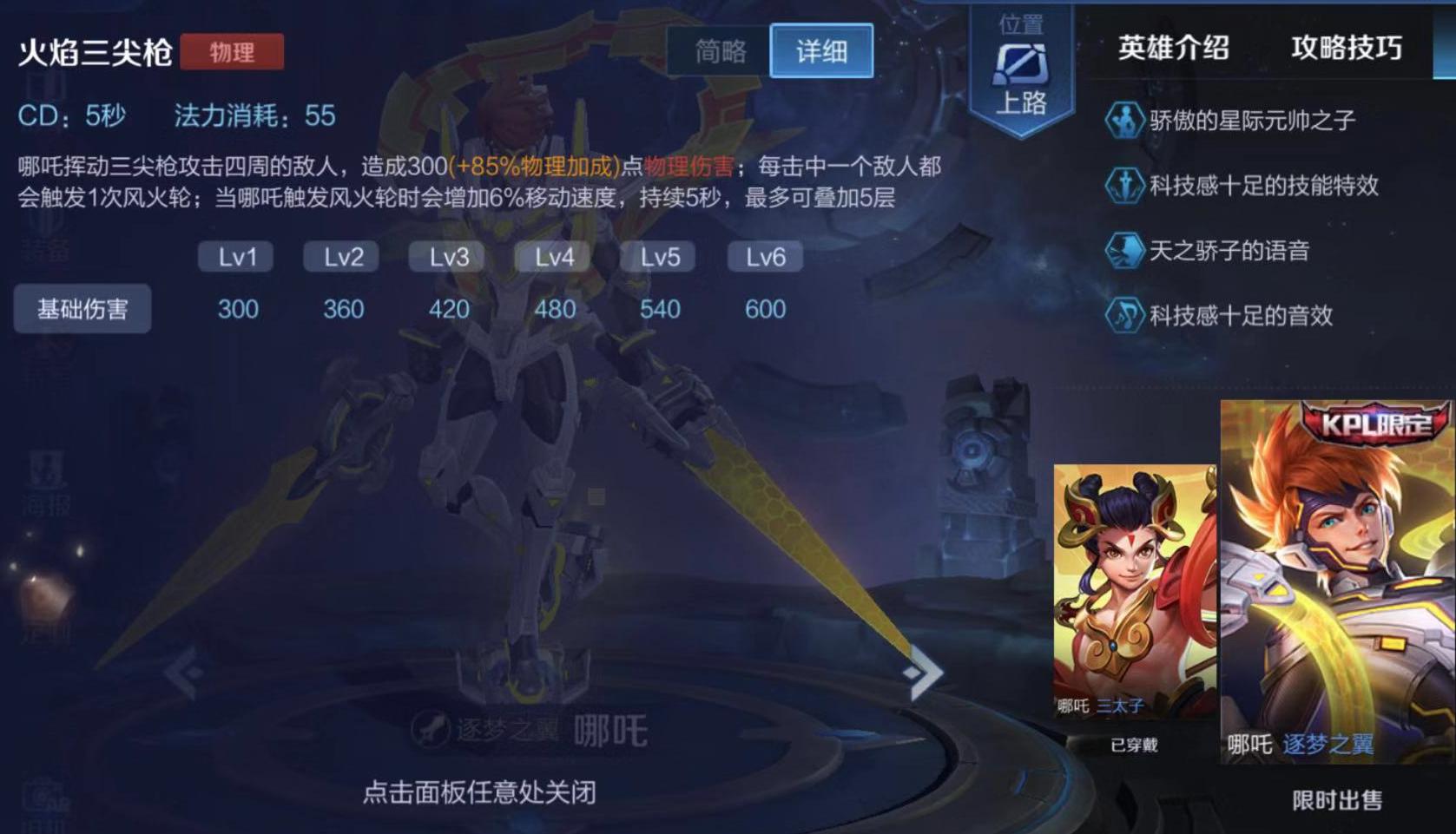Switch to the 简略 view mode
Screen dimensions: 1456x834
[x=720, y=52]
